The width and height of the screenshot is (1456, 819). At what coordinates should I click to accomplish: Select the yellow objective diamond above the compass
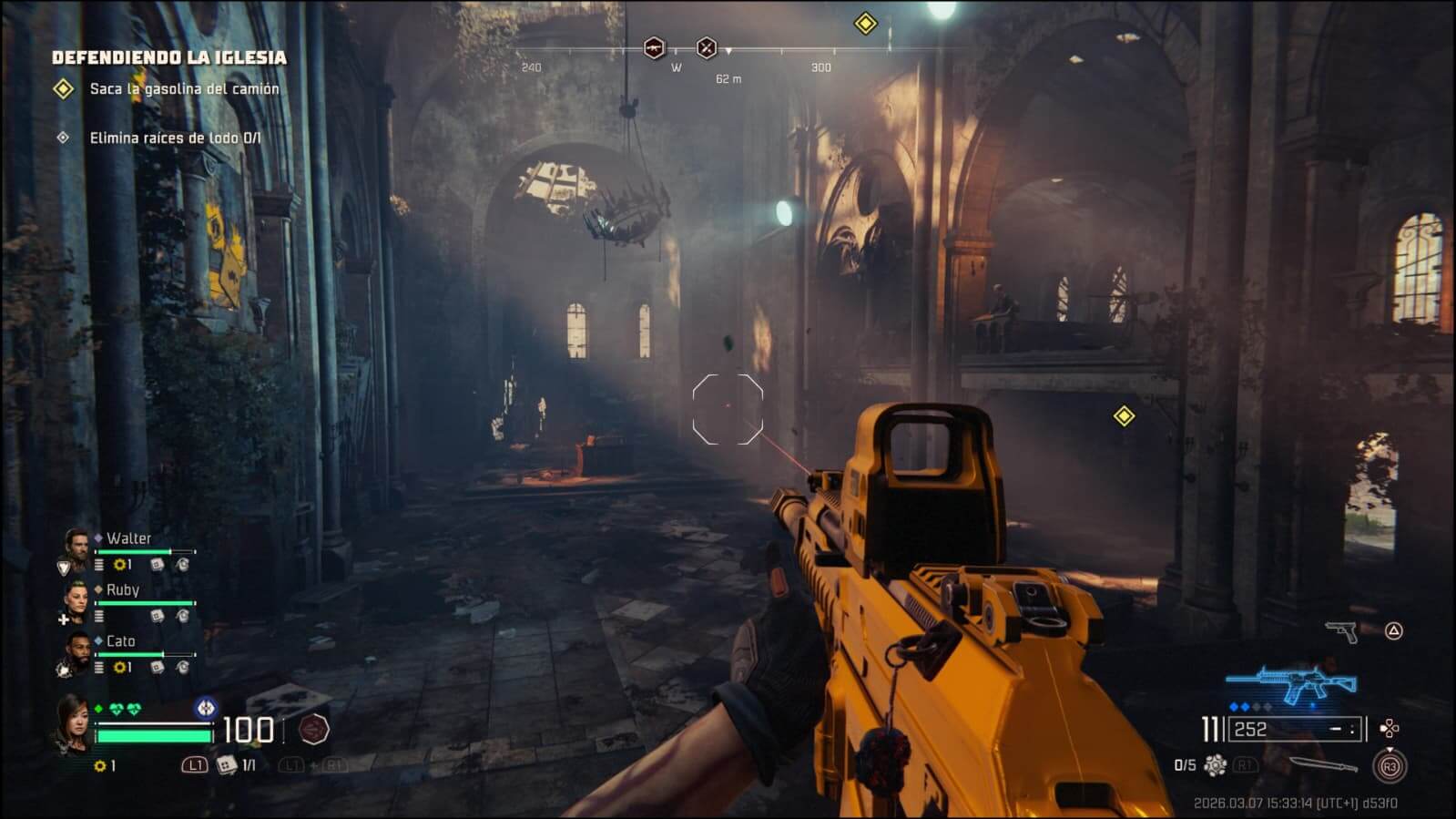(865, 24)
